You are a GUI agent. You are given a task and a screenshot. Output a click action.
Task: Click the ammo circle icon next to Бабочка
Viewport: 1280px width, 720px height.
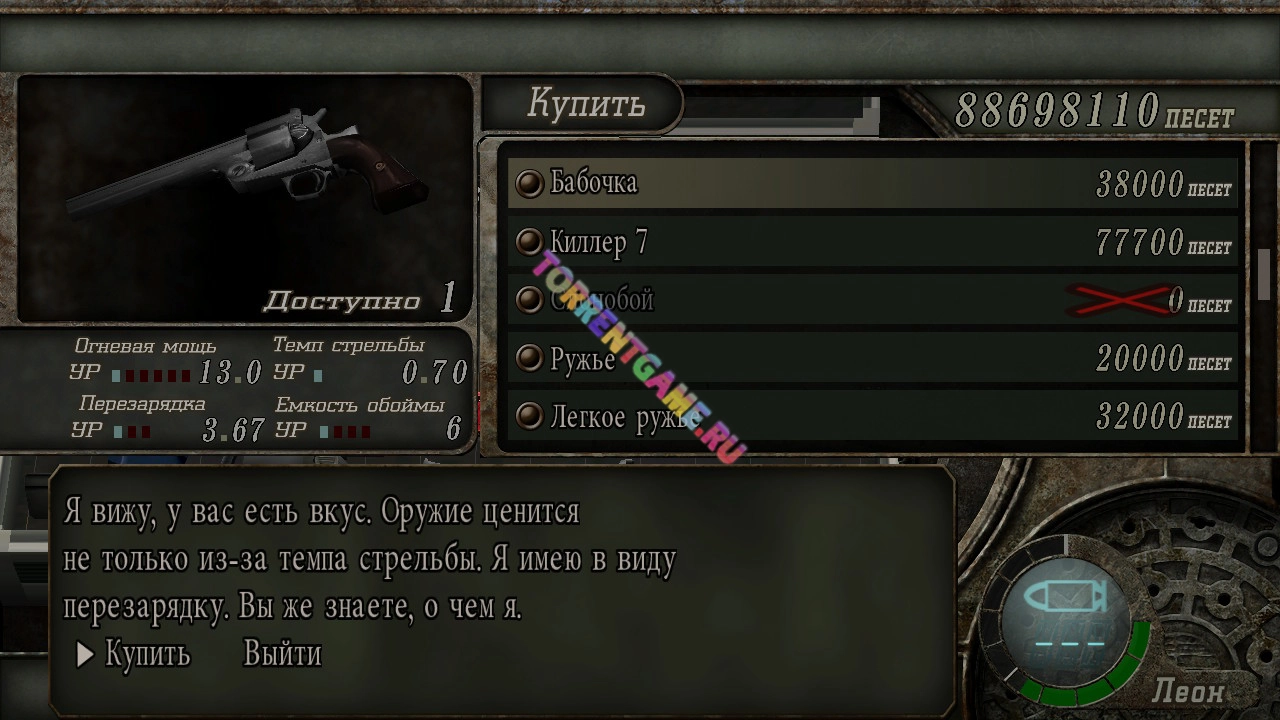[529, 183]
